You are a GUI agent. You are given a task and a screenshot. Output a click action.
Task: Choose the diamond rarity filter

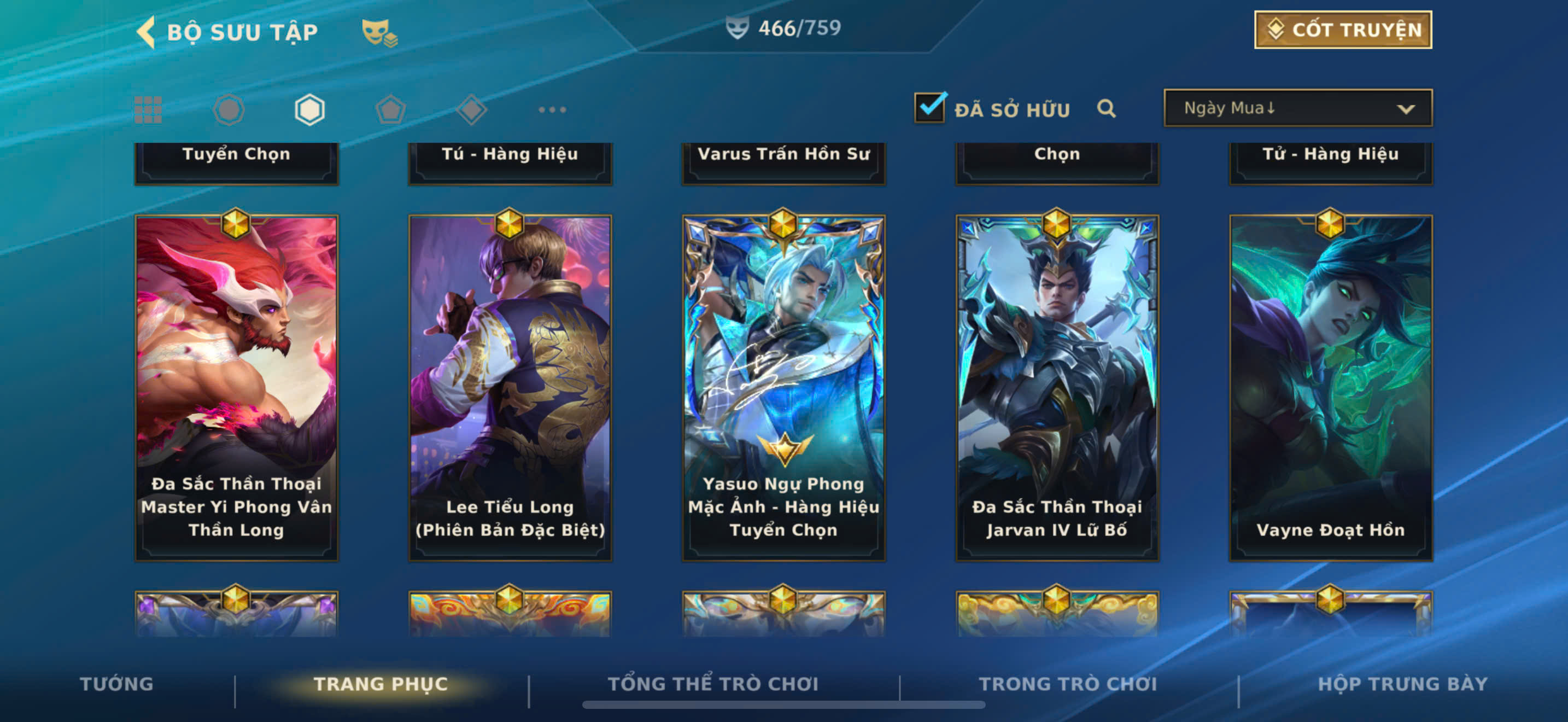[471, 110]
